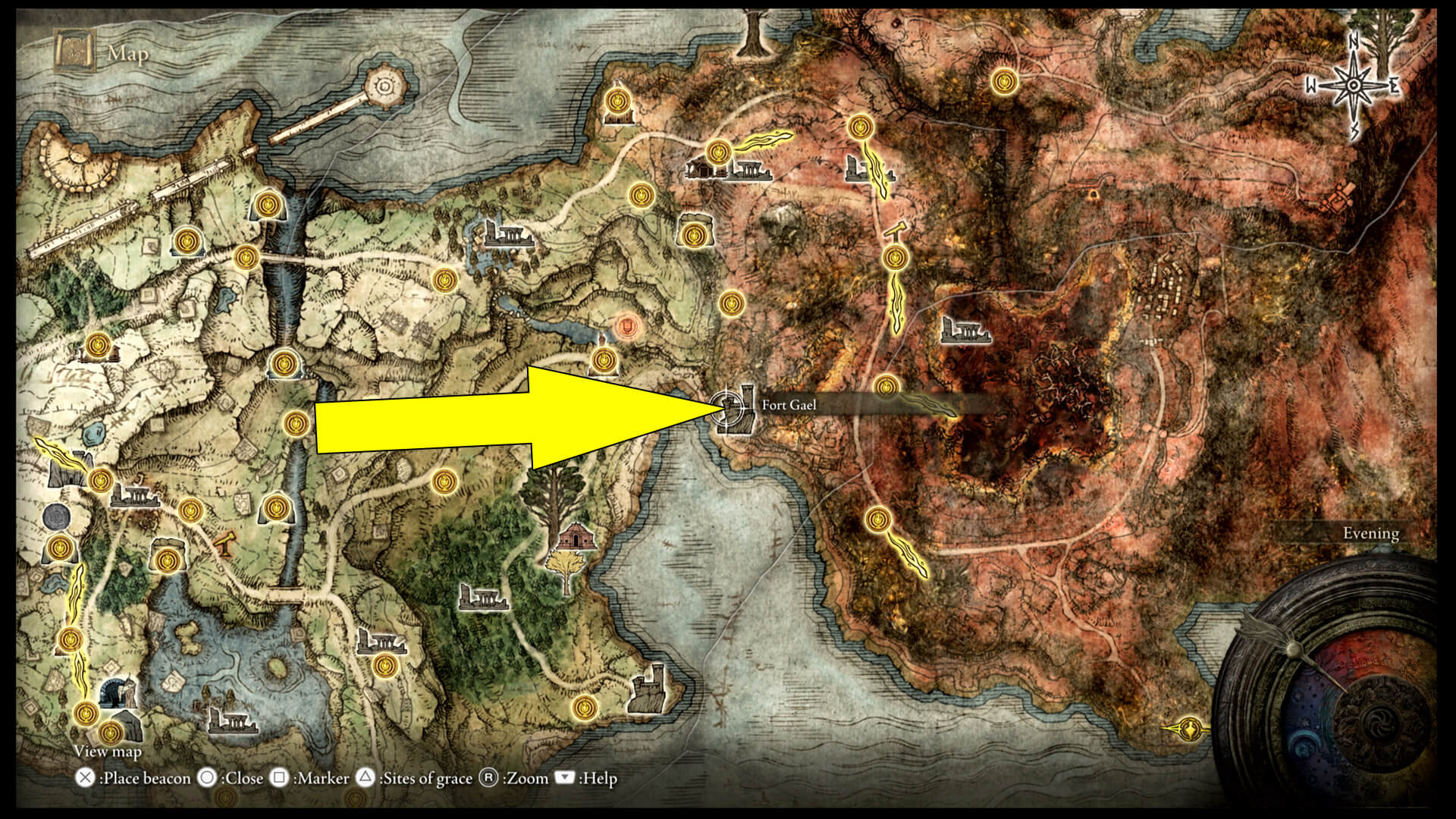
Task: Click the red glowing marker by the lake
Action: tap(626, 328)
